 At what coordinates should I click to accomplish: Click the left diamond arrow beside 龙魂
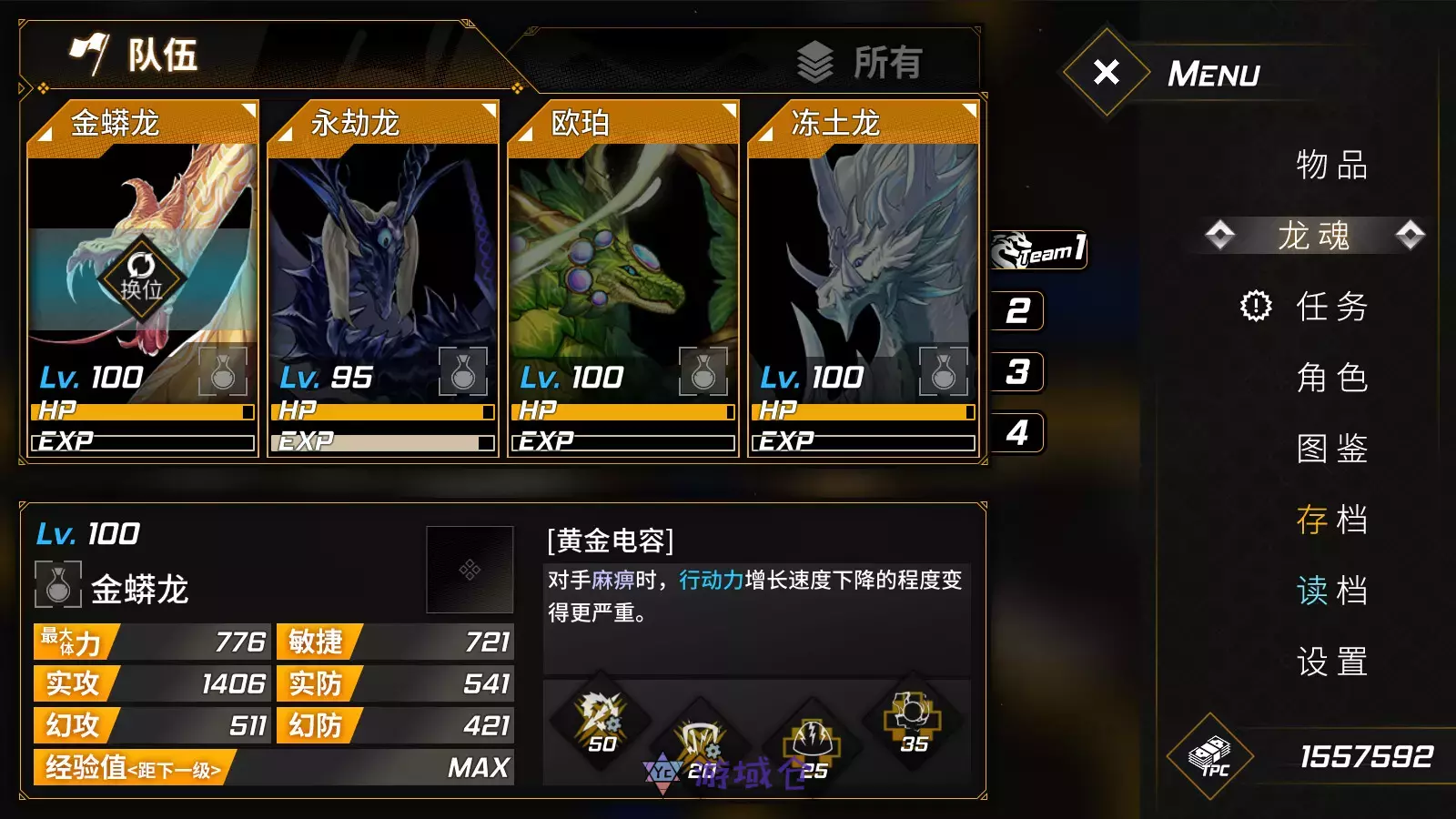1219,234
